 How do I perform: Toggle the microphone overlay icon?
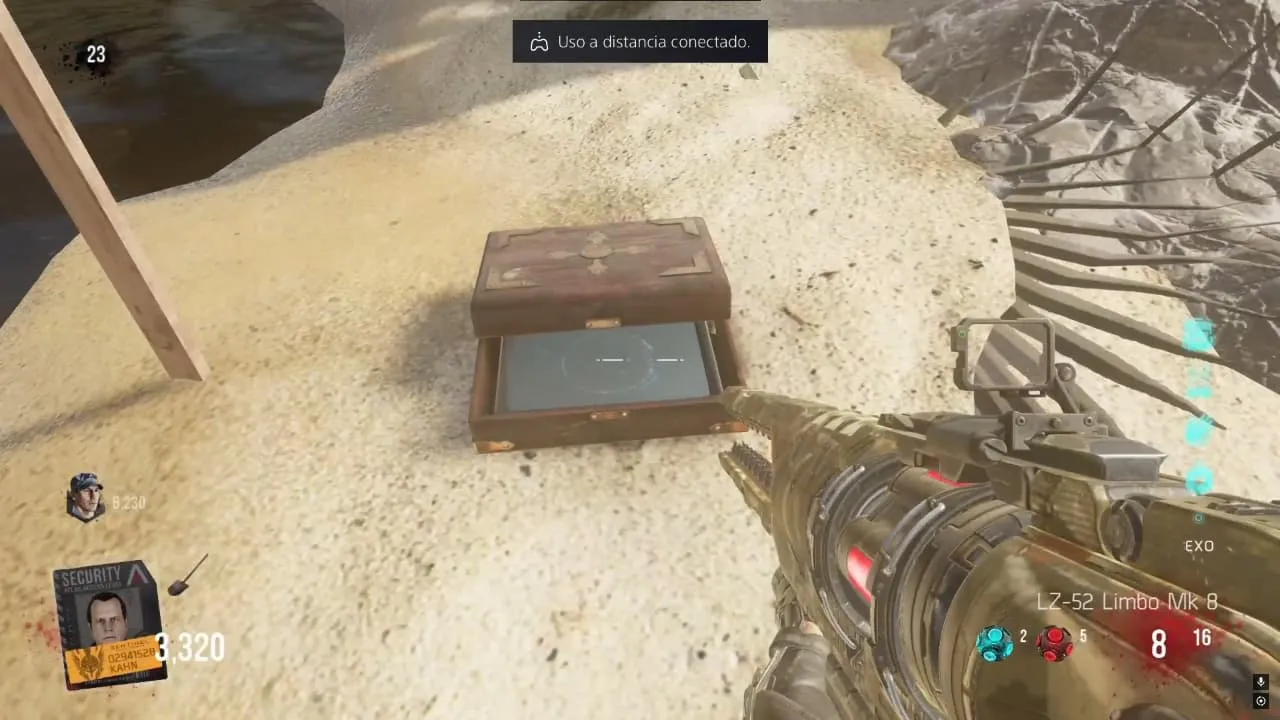click(1260, 682)
